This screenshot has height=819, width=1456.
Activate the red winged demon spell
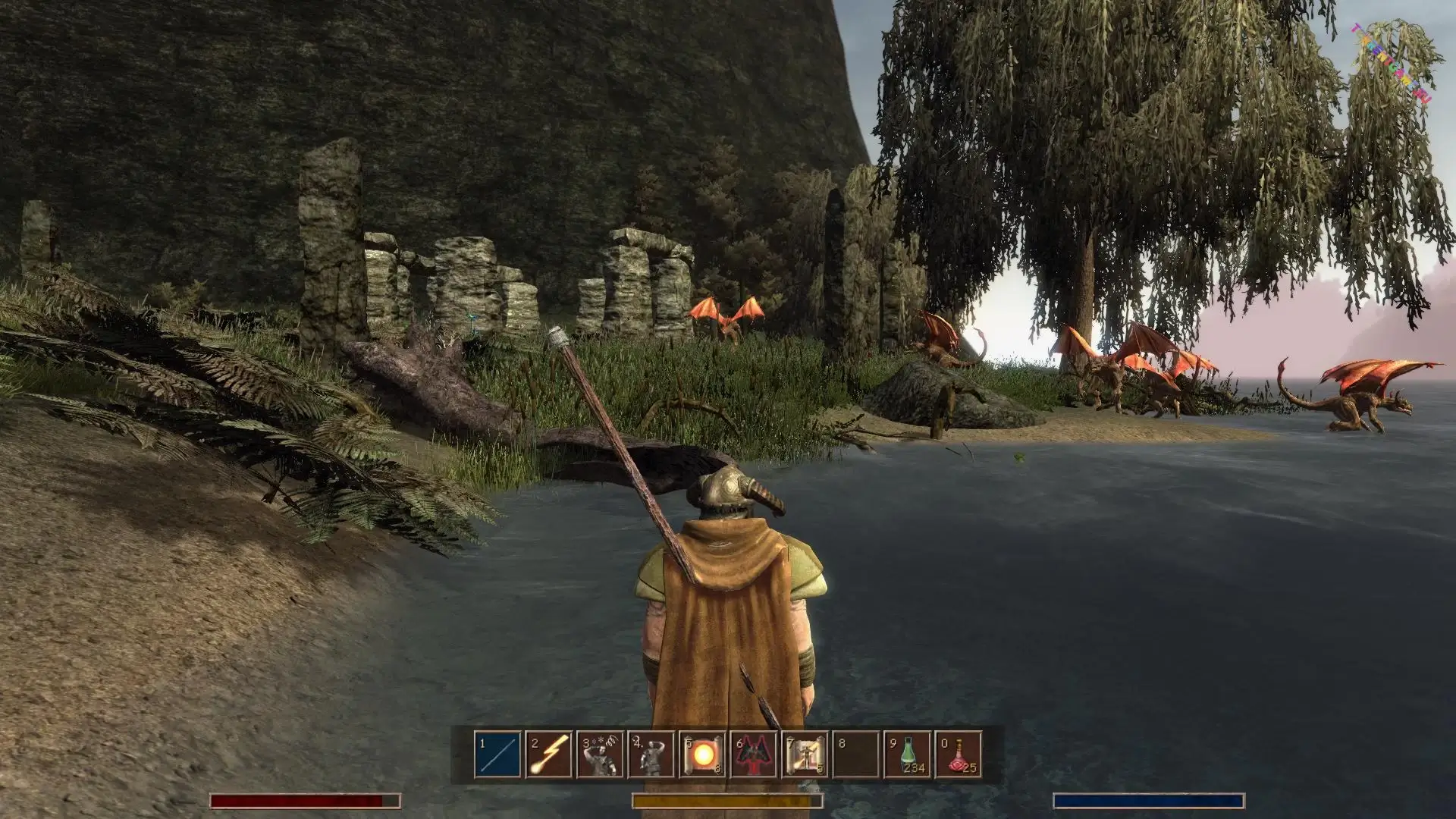click(754, 755)
